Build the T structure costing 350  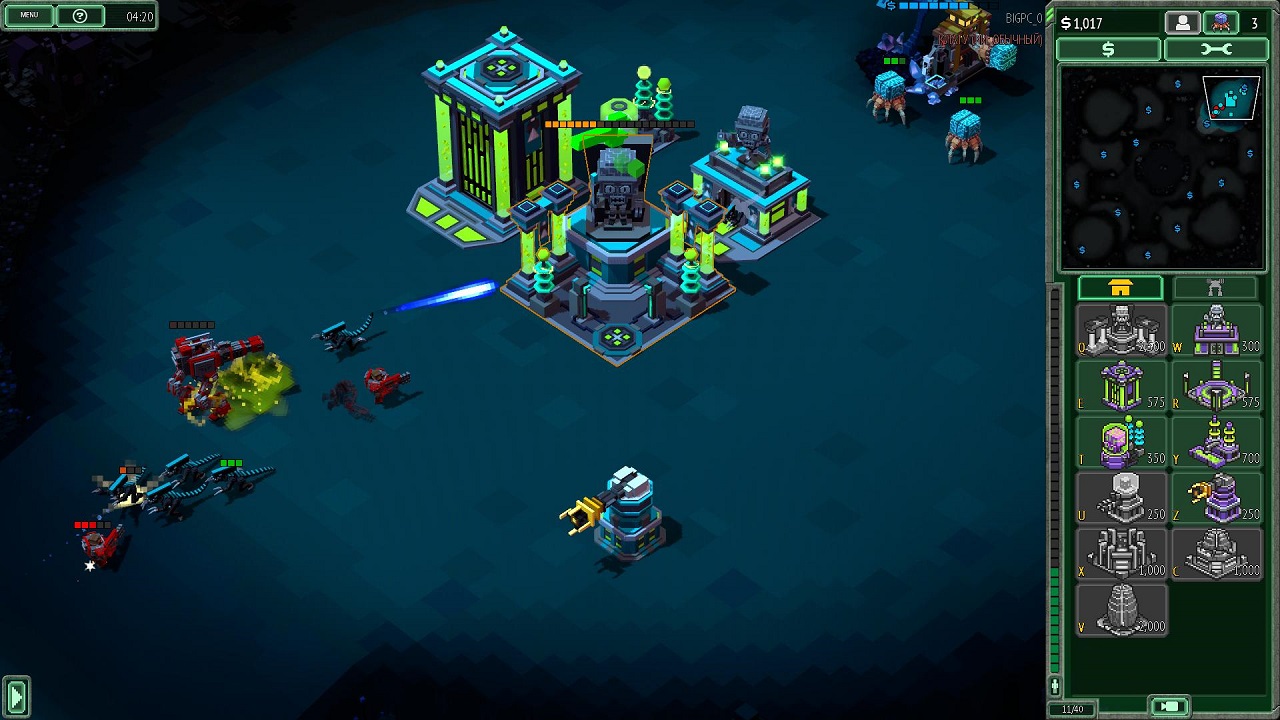pyautogui.click(x=1121, y=442)
